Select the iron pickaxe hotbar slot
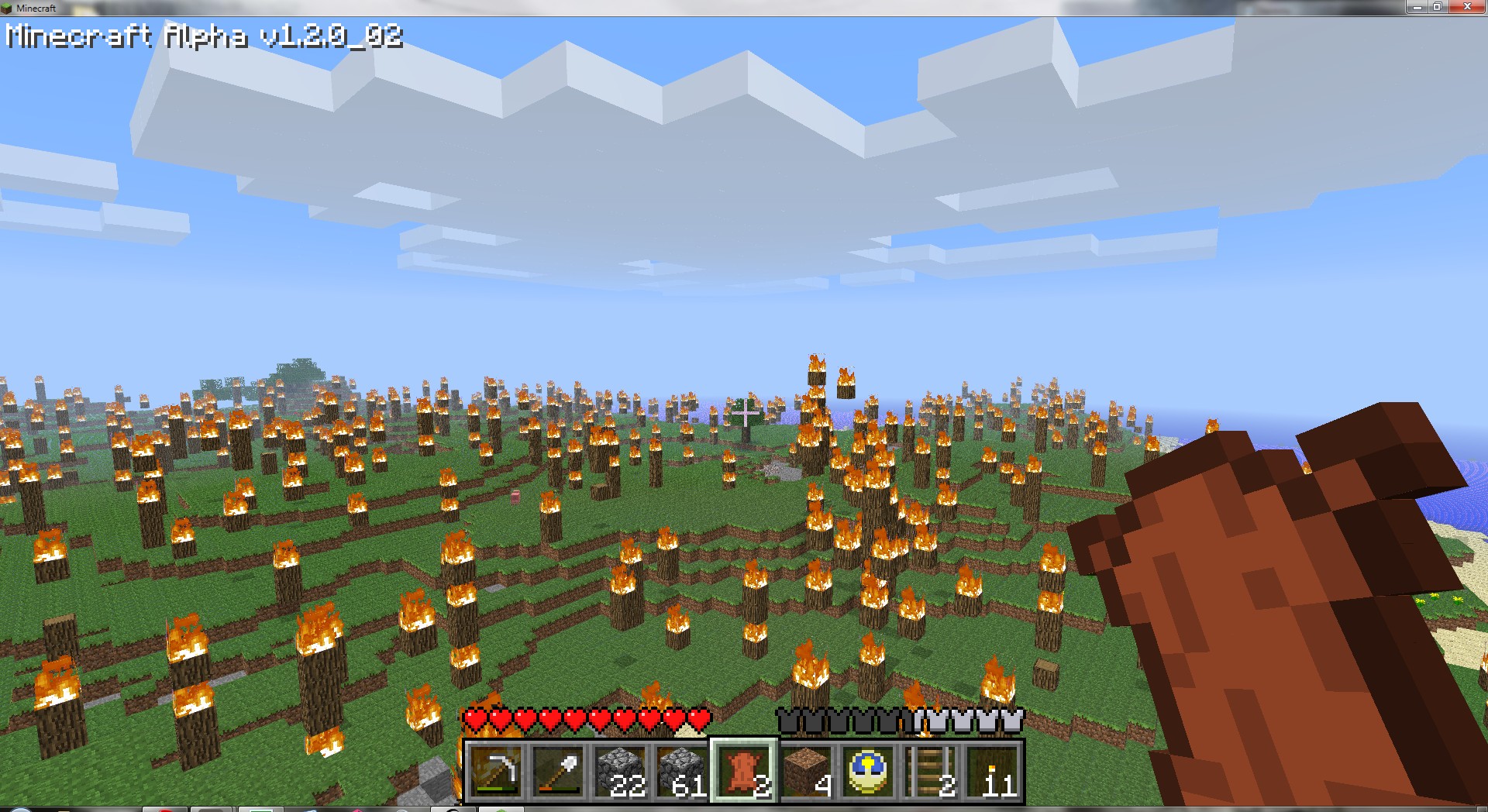Viewport: 1488px width, 812px height. tap(496, 771)
